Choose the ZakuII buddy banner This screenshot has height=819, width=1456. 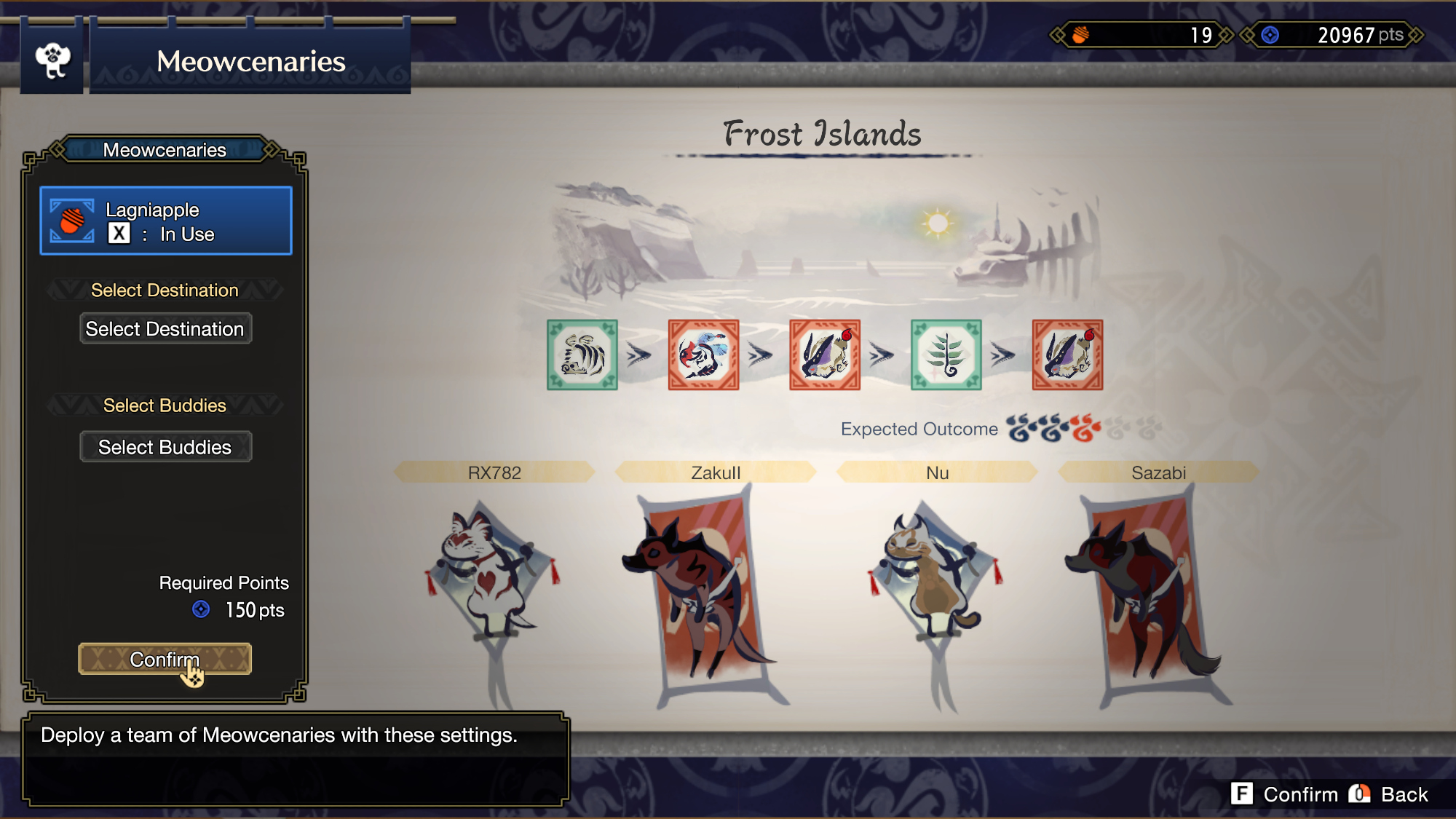click(x=703, y=590)
